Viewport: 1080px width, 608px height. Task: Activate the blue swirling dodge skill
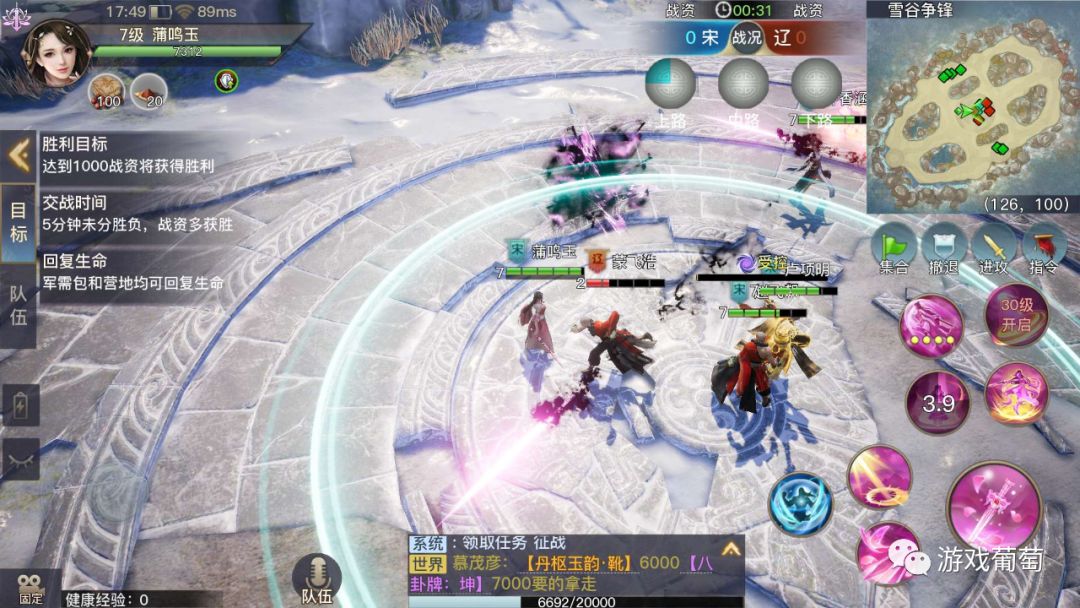point(801,503)
